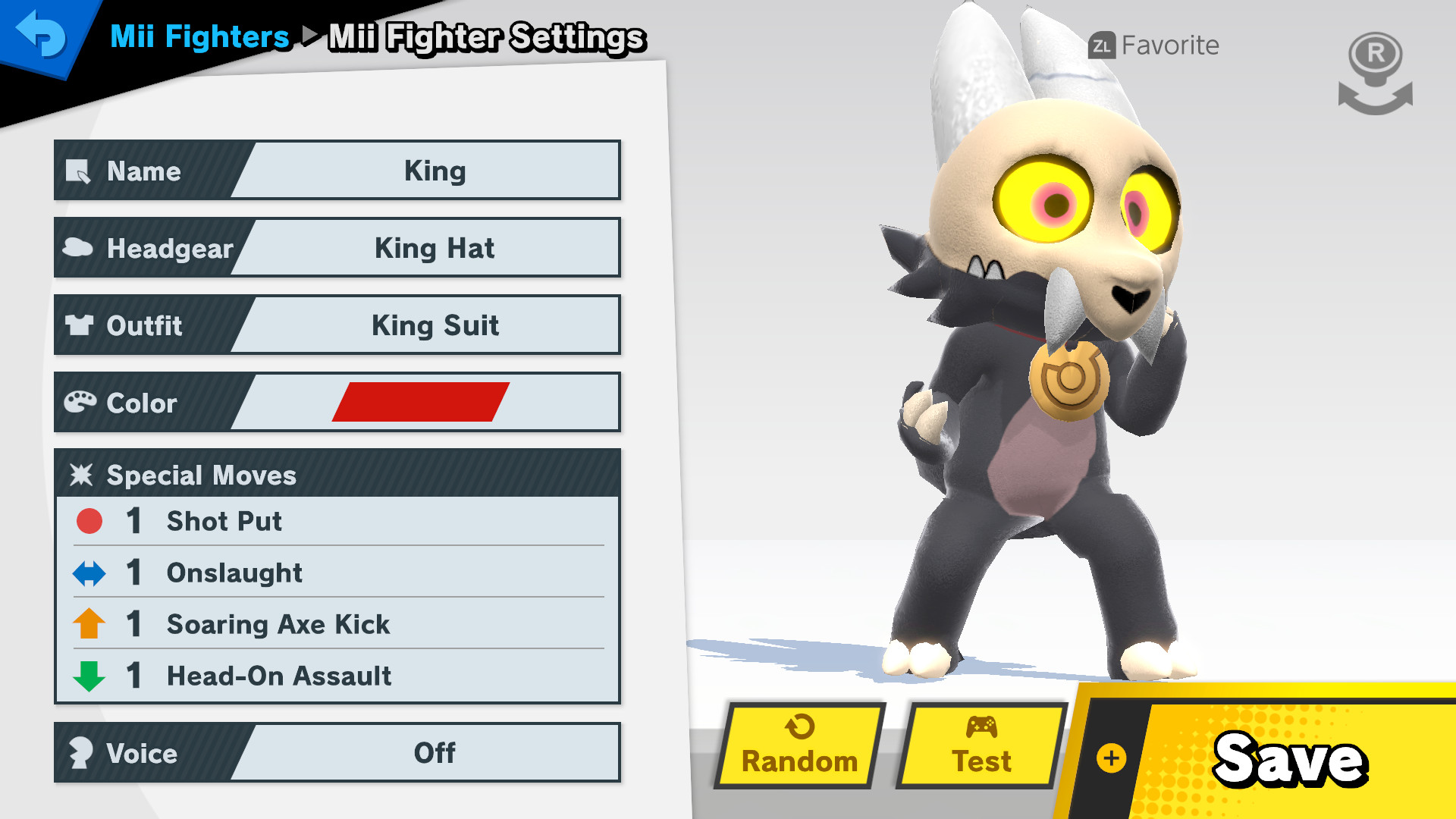The image size is (1456, 819).
Task: Select the orange up special arrow icon
Action: [x=89, y=624]
